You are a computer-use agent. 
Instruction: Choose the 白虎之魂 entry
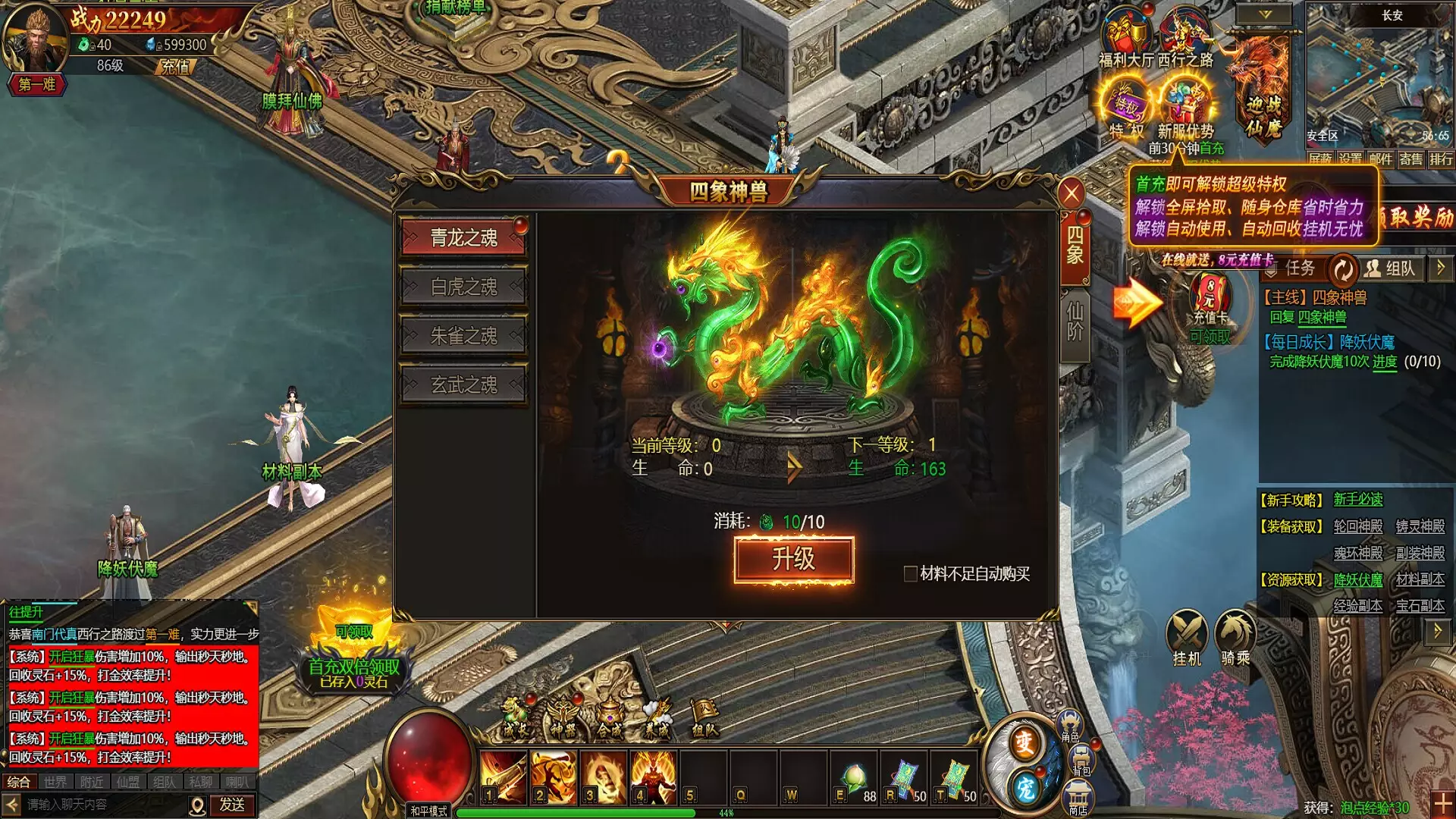pos(463,287)
